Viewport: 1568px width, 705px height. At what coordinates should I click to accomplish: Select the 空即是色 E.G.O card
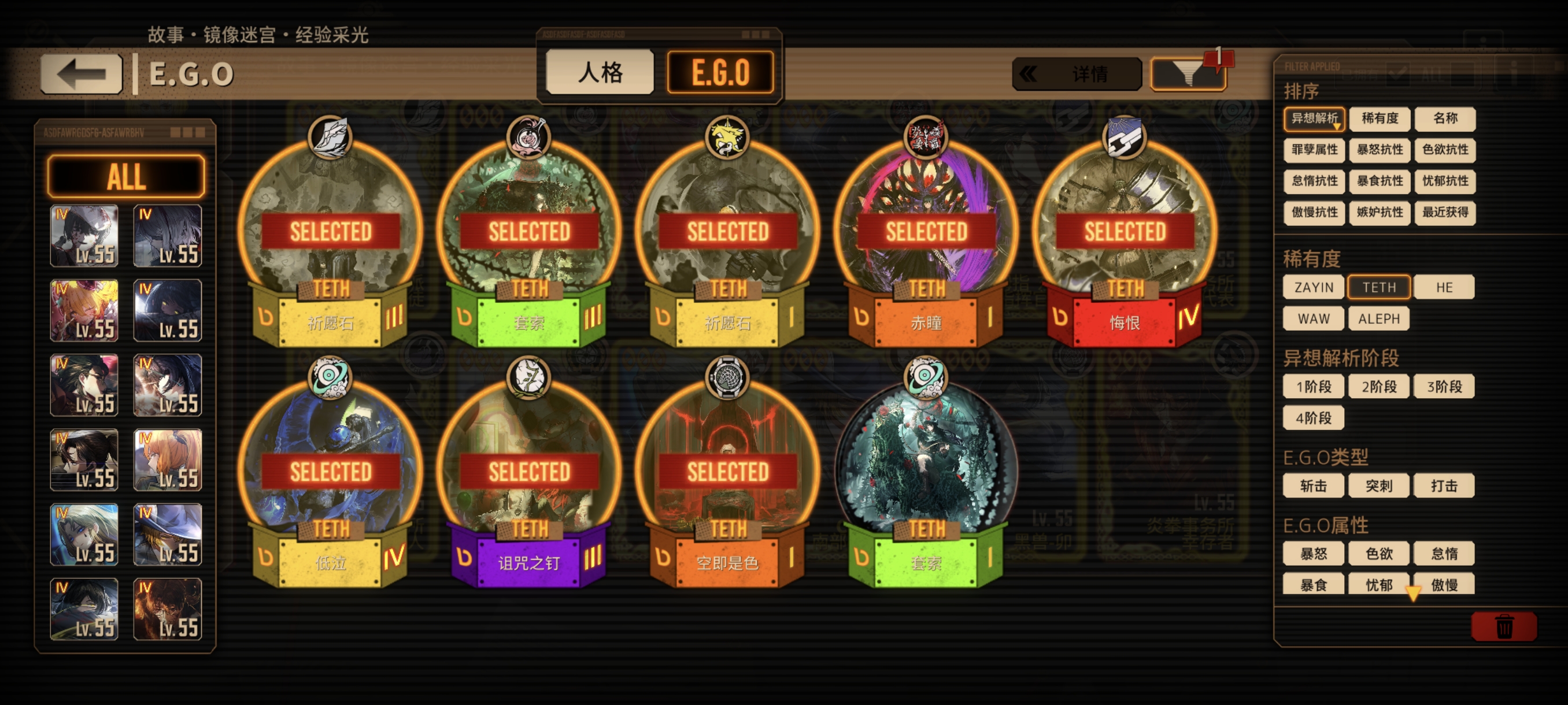[727, 474]
